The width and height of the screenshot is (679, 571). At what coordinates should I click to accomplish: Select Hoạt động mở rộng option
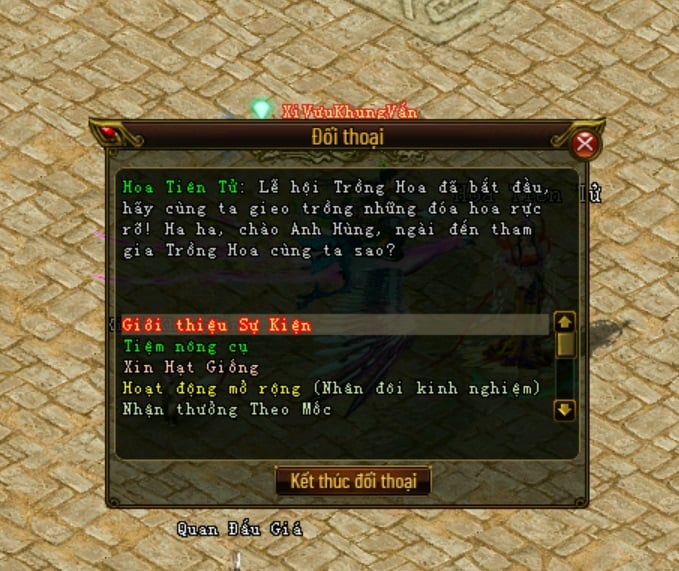click(x=215, y=388)
